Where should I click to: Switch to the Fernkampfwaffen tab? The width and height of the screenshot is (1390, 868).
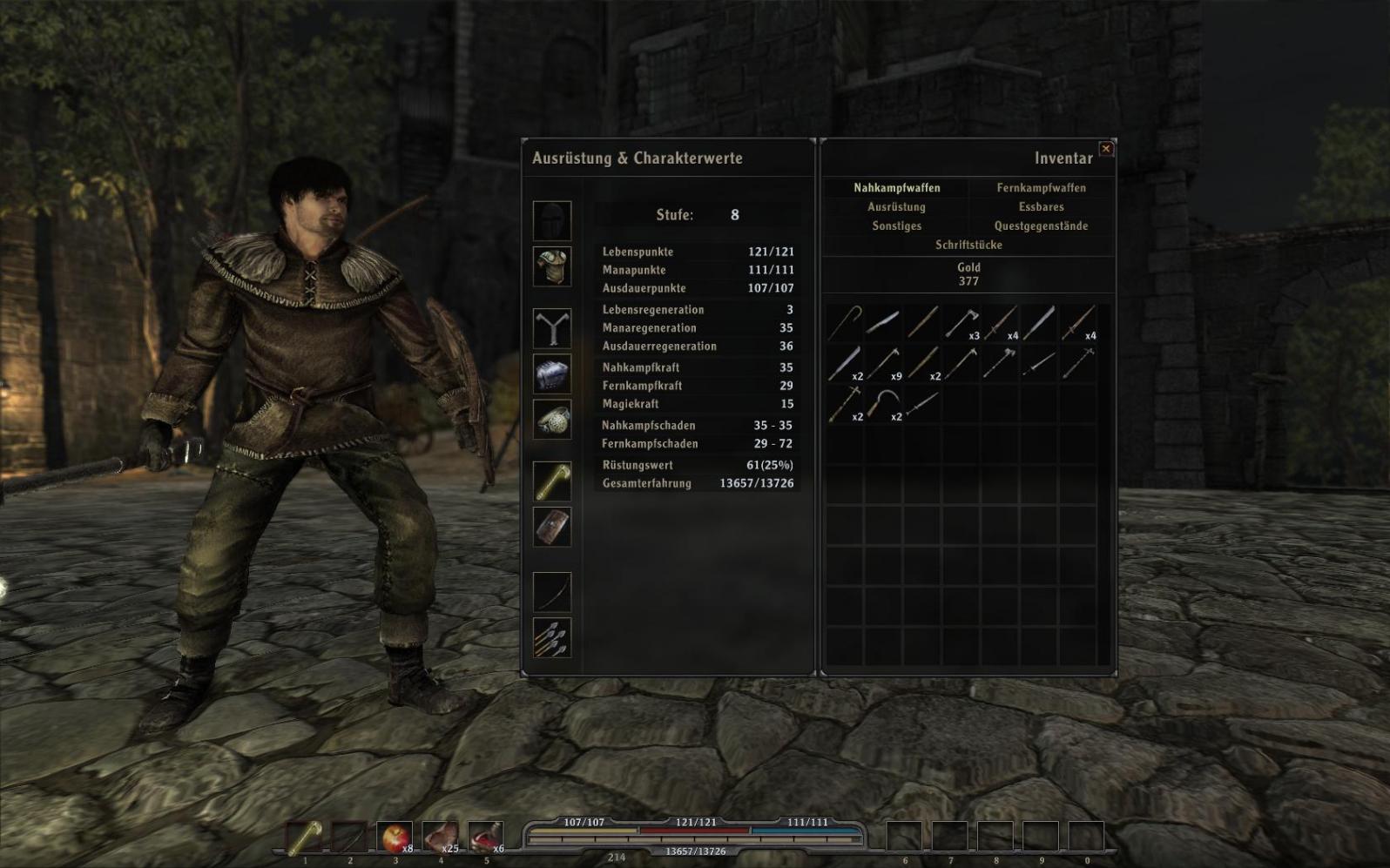pos(1041,188)
